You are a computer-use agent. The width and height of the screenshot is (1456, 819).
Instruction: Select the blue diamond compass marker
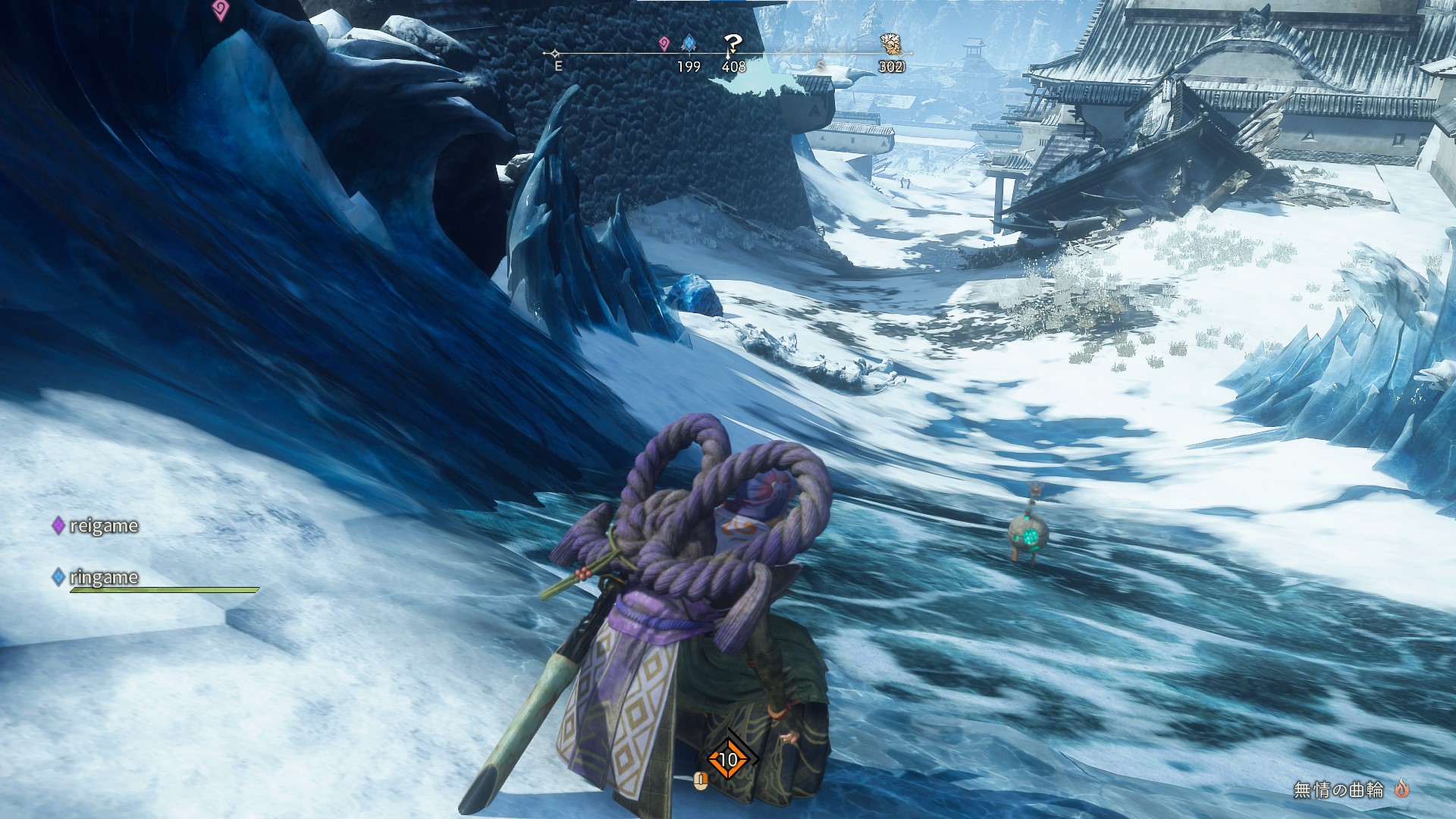[x=689, y=43]
